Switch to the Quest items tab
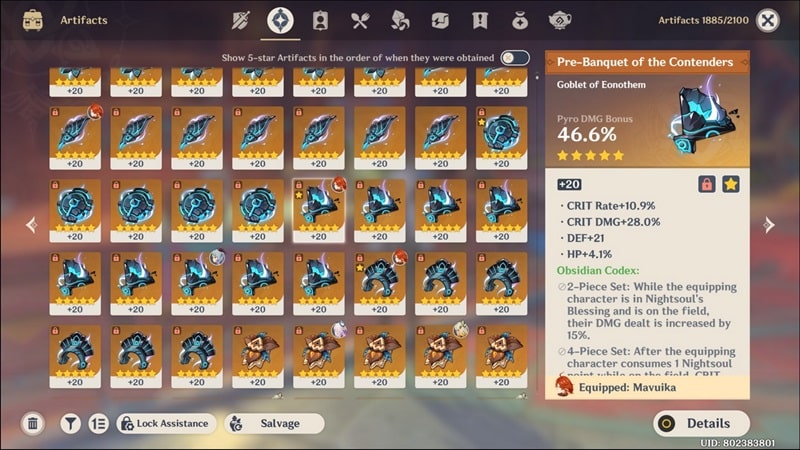Screen dimensions: 800x450 [x=480, y=20]
